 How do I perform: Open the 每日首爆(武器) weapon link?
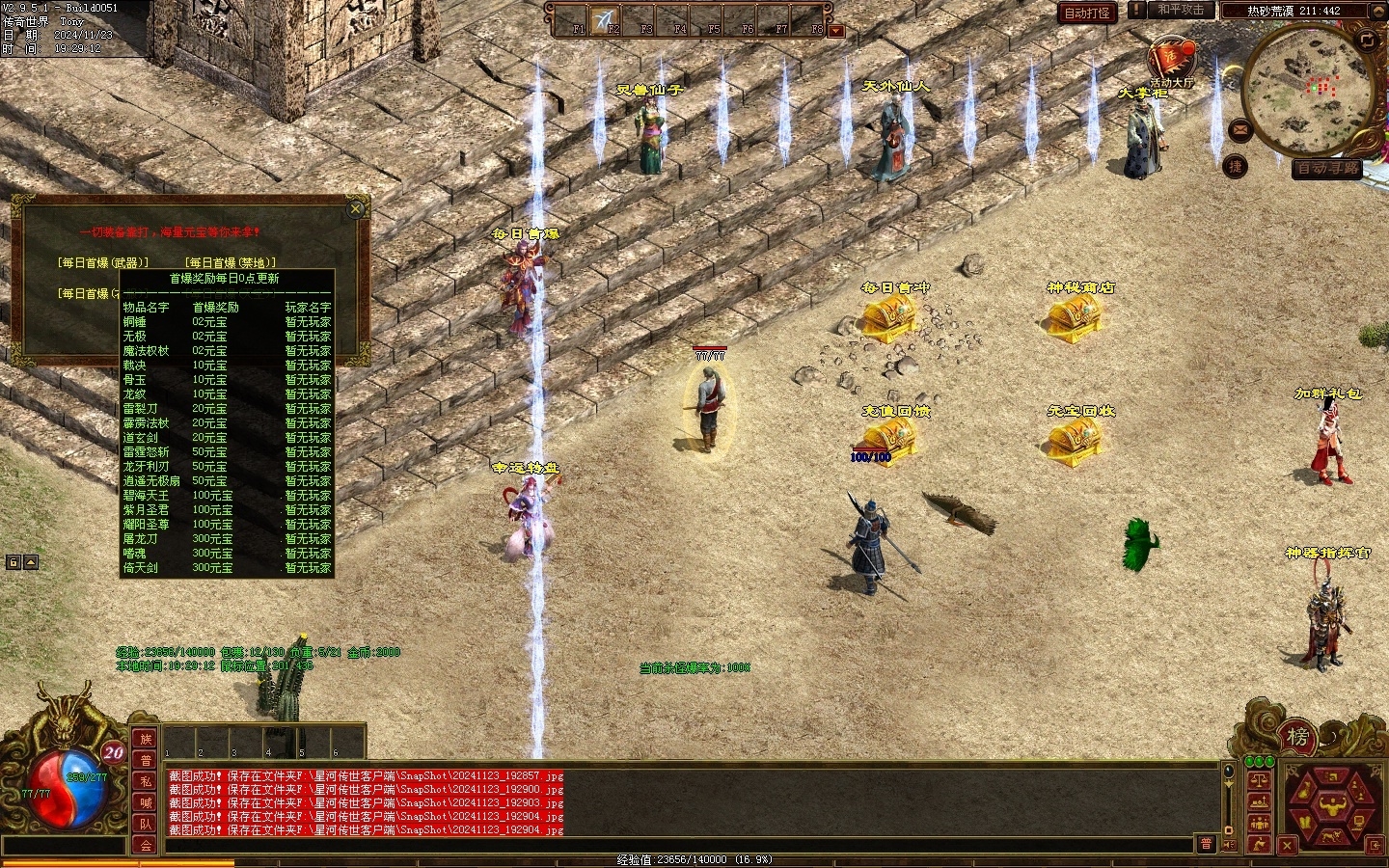(103, 262)
